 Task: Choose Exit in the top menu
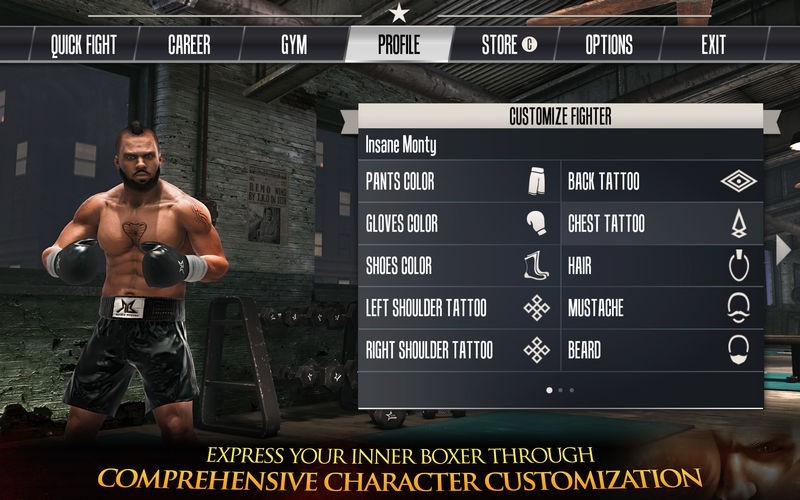pos(713,45)
